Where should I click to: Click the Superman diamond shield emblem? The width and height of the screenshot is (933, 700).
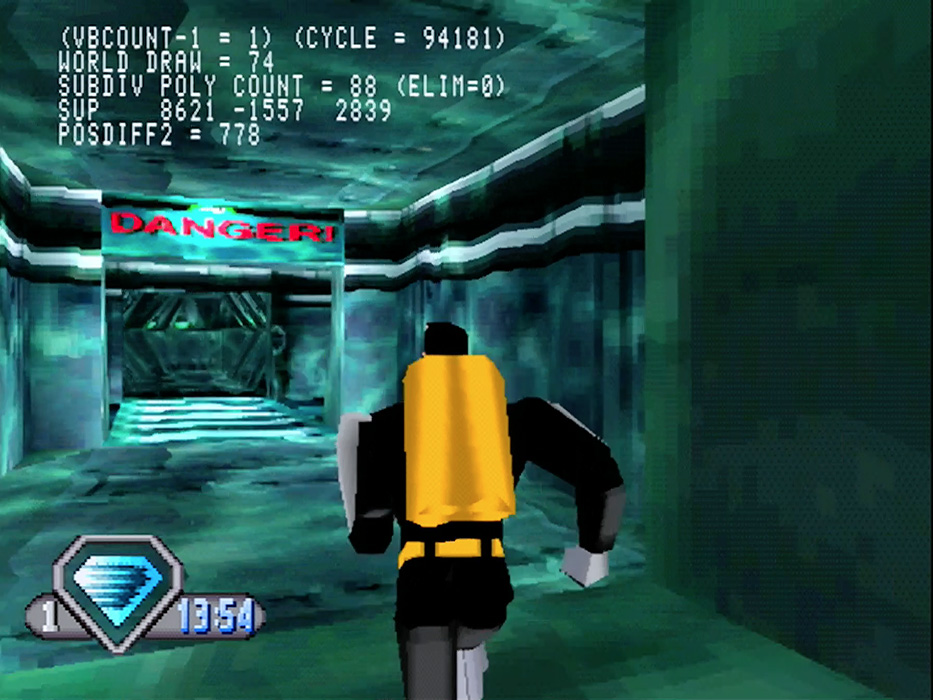click(x=116, y=589)
